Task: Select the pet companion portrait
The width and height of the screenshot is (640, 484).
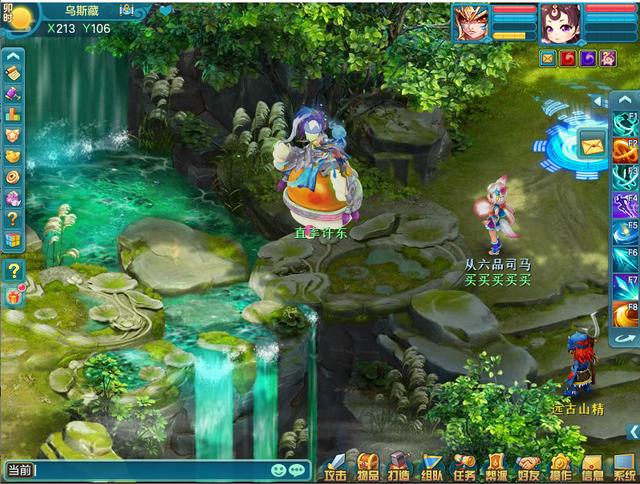Action: (x=560, y=22)
